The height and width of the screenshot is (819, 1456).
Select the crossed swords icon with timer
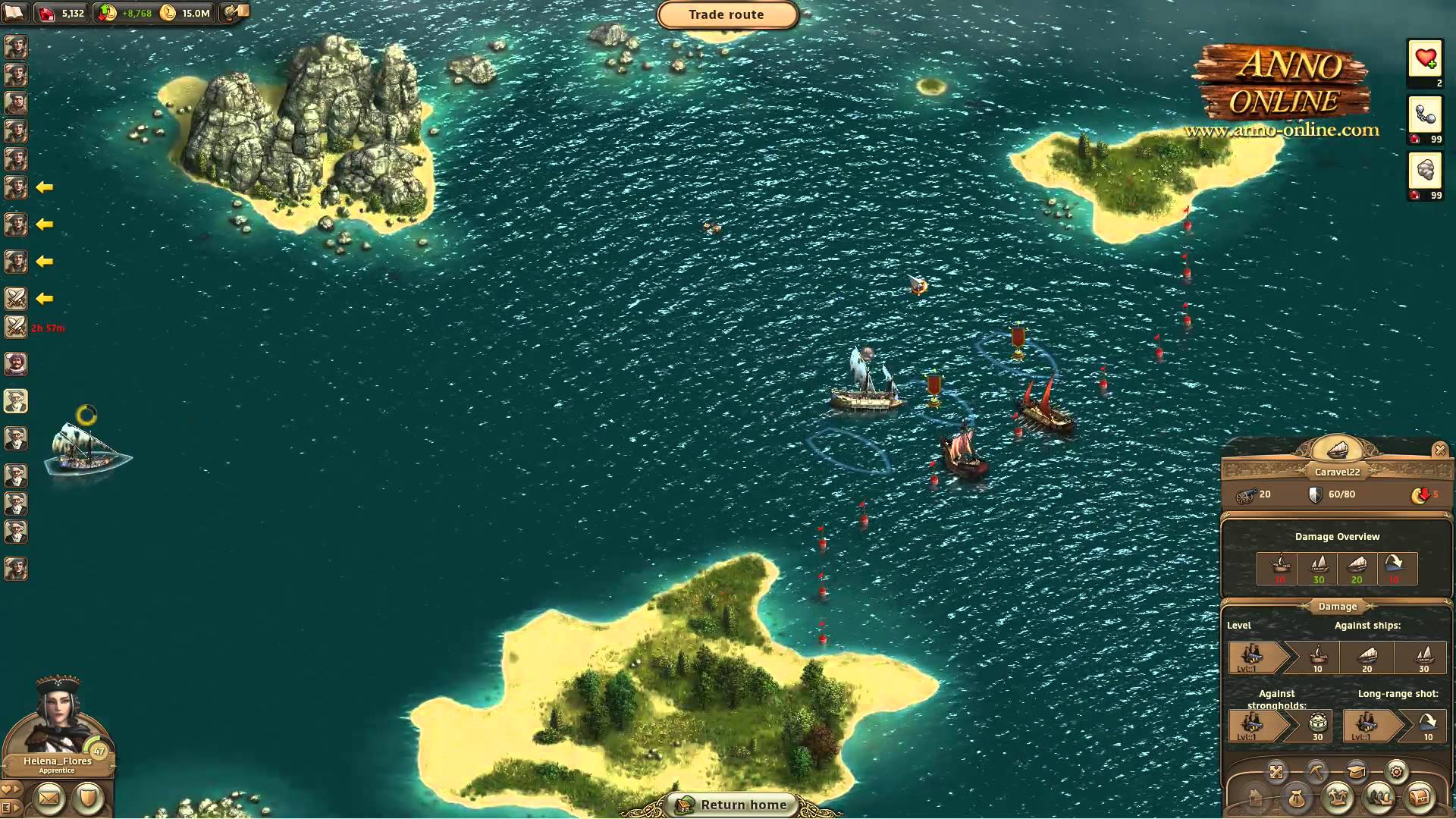click(x=16, y=327)
